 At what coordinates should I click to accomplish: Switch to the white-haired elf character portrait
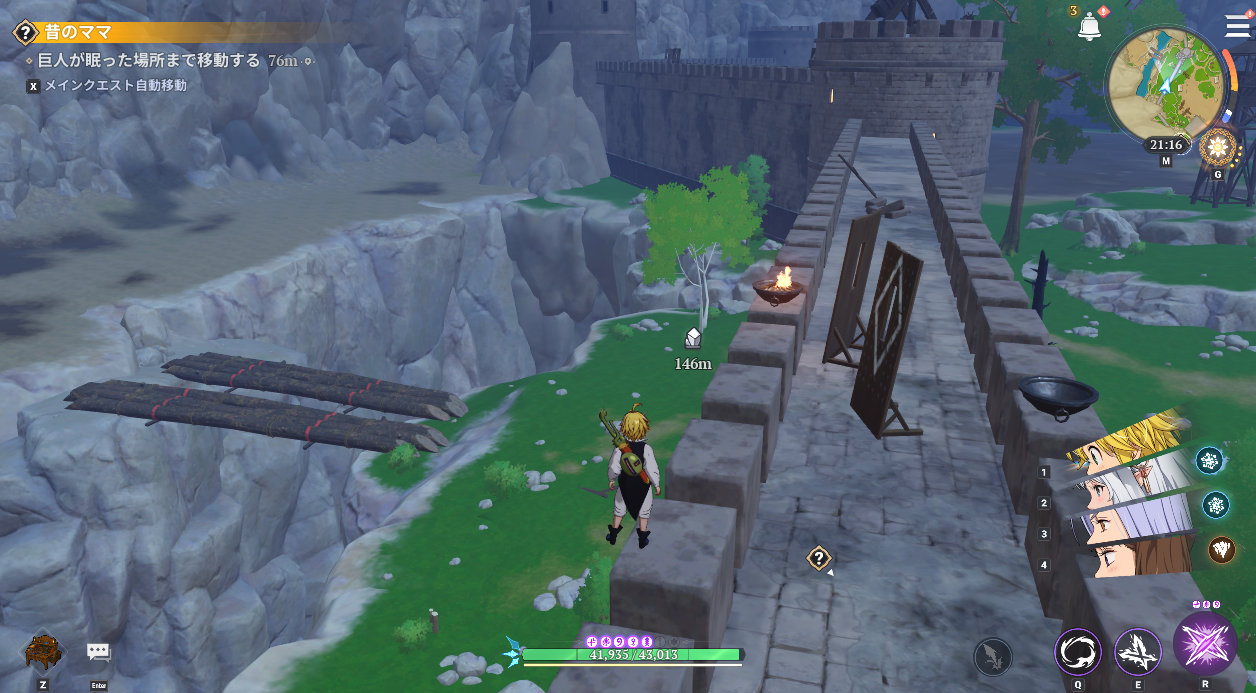[1128, 487]
